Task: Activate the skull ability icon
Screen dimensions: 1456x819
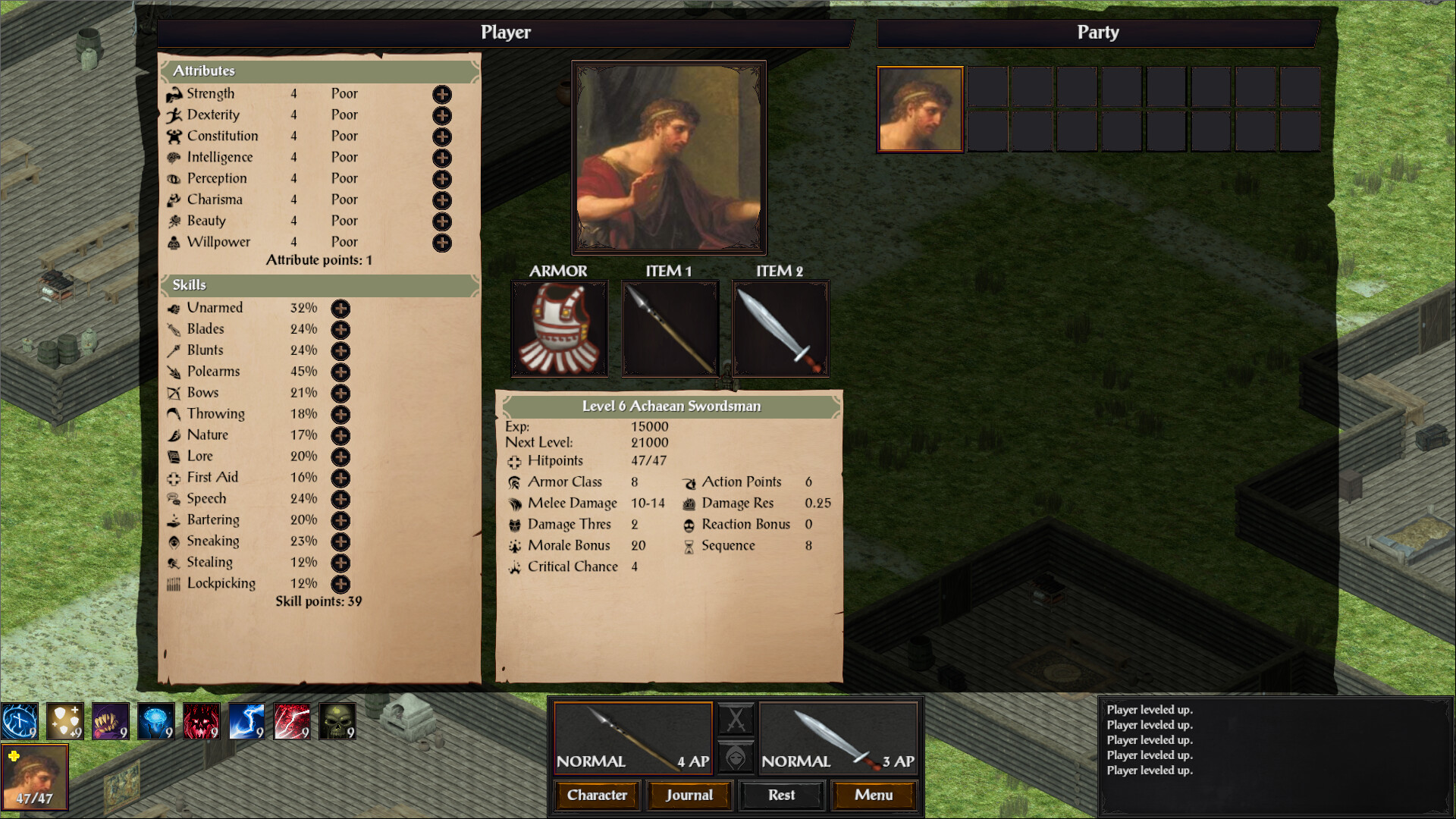Action: (337, 720)
